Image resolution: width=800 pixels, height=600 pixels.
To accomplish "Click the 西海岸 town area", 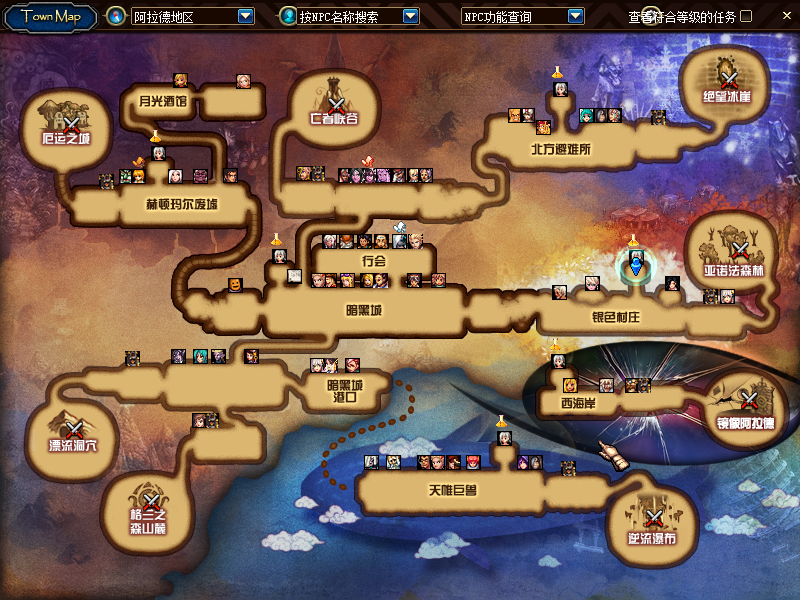I will (x=577, y=405).
